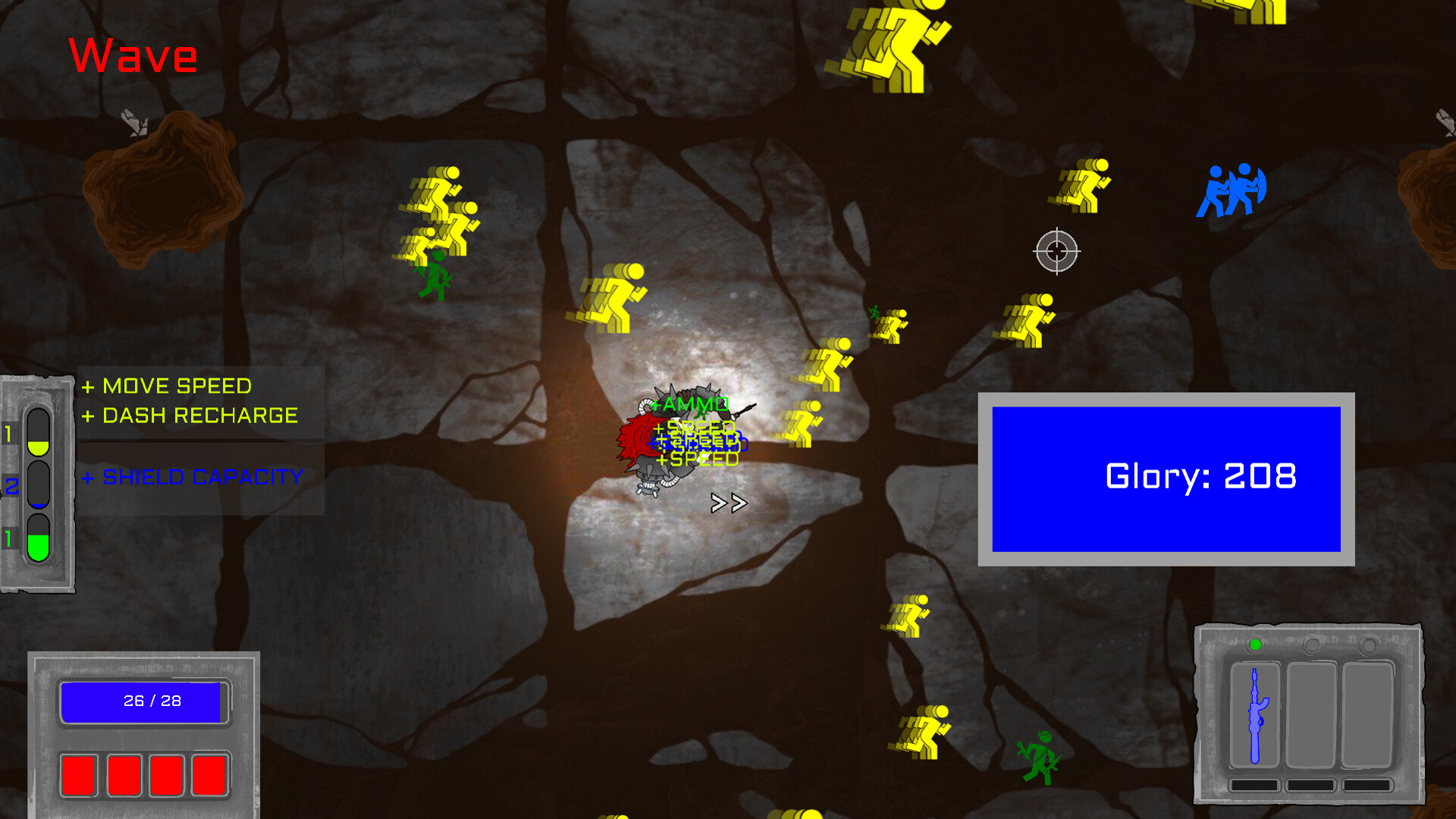This screenshot has height=819, width=1456.
Task: Click the first red grenade icon
Action: (x=80, y=775)
